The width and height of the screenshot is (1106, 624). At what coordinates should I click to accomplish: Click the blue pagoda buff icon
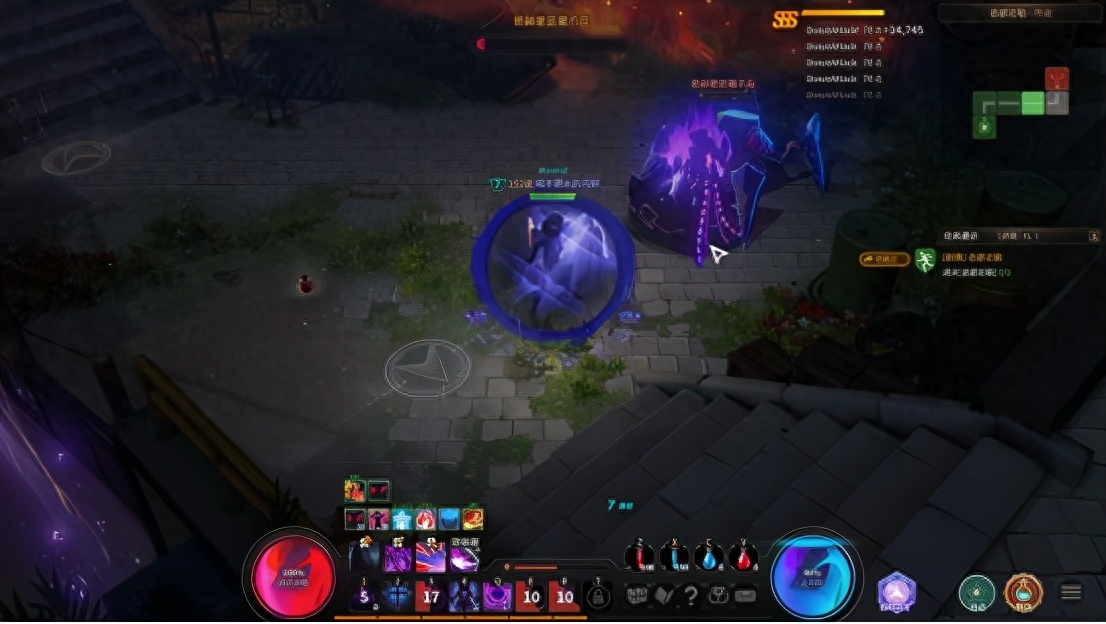[402, 519]
